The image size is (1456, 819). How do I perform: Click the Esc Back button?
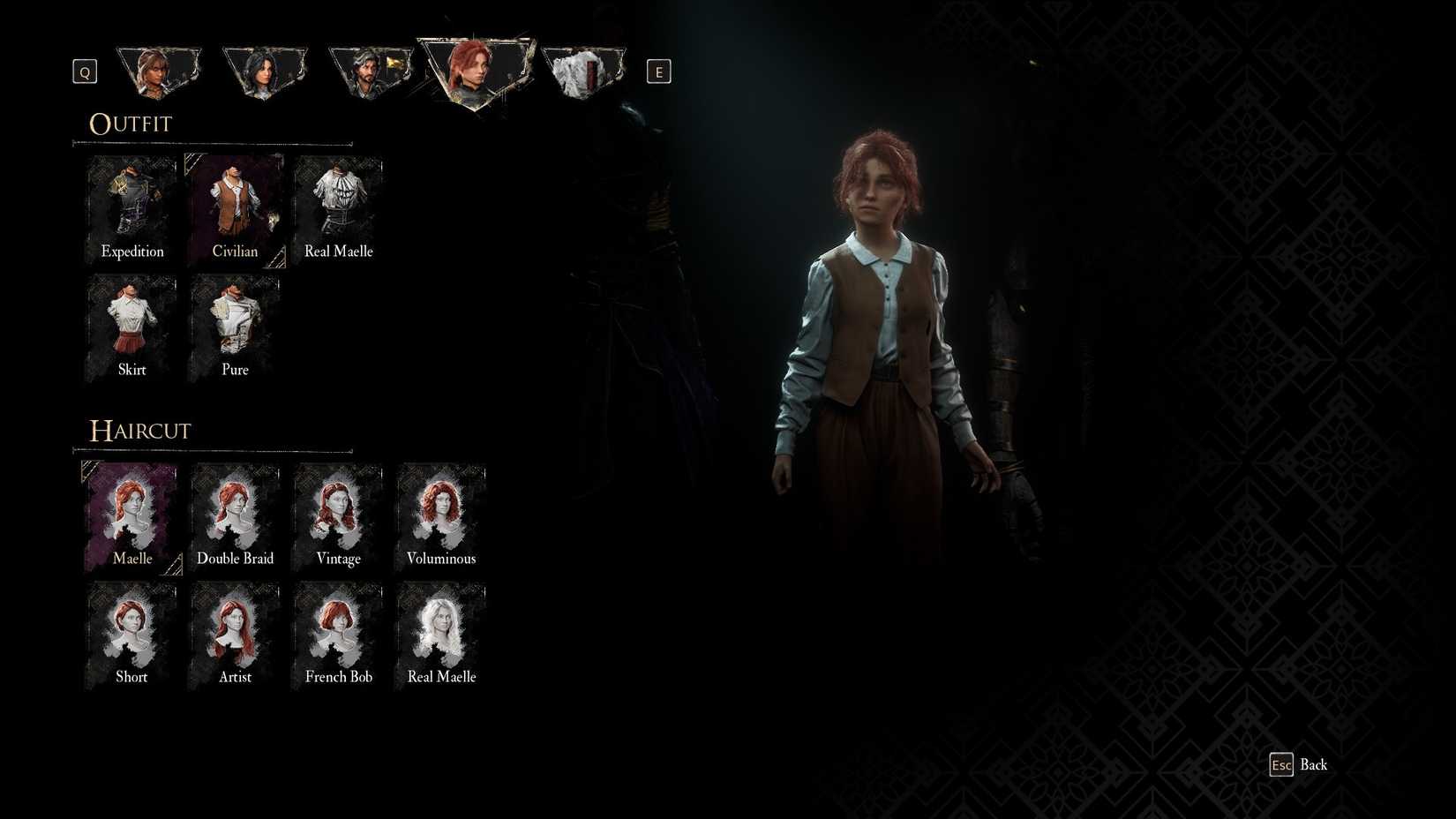[x=1301, y=764]
